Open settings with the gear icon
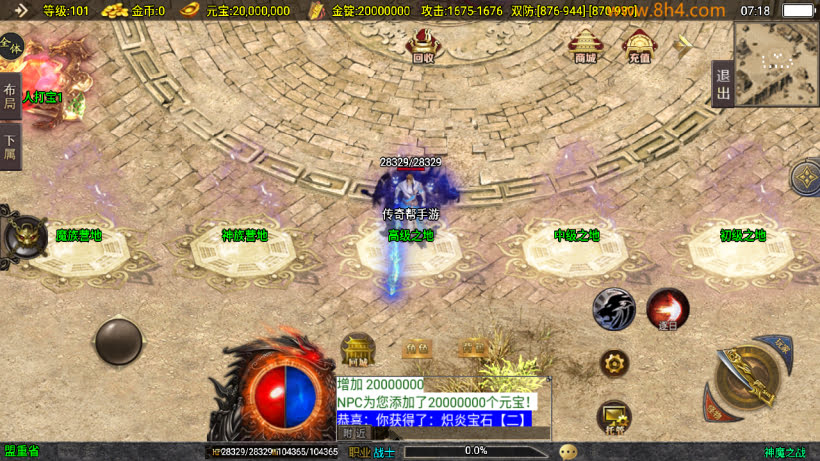Screen dimensions: 820x461 click(x=614, y=363)
